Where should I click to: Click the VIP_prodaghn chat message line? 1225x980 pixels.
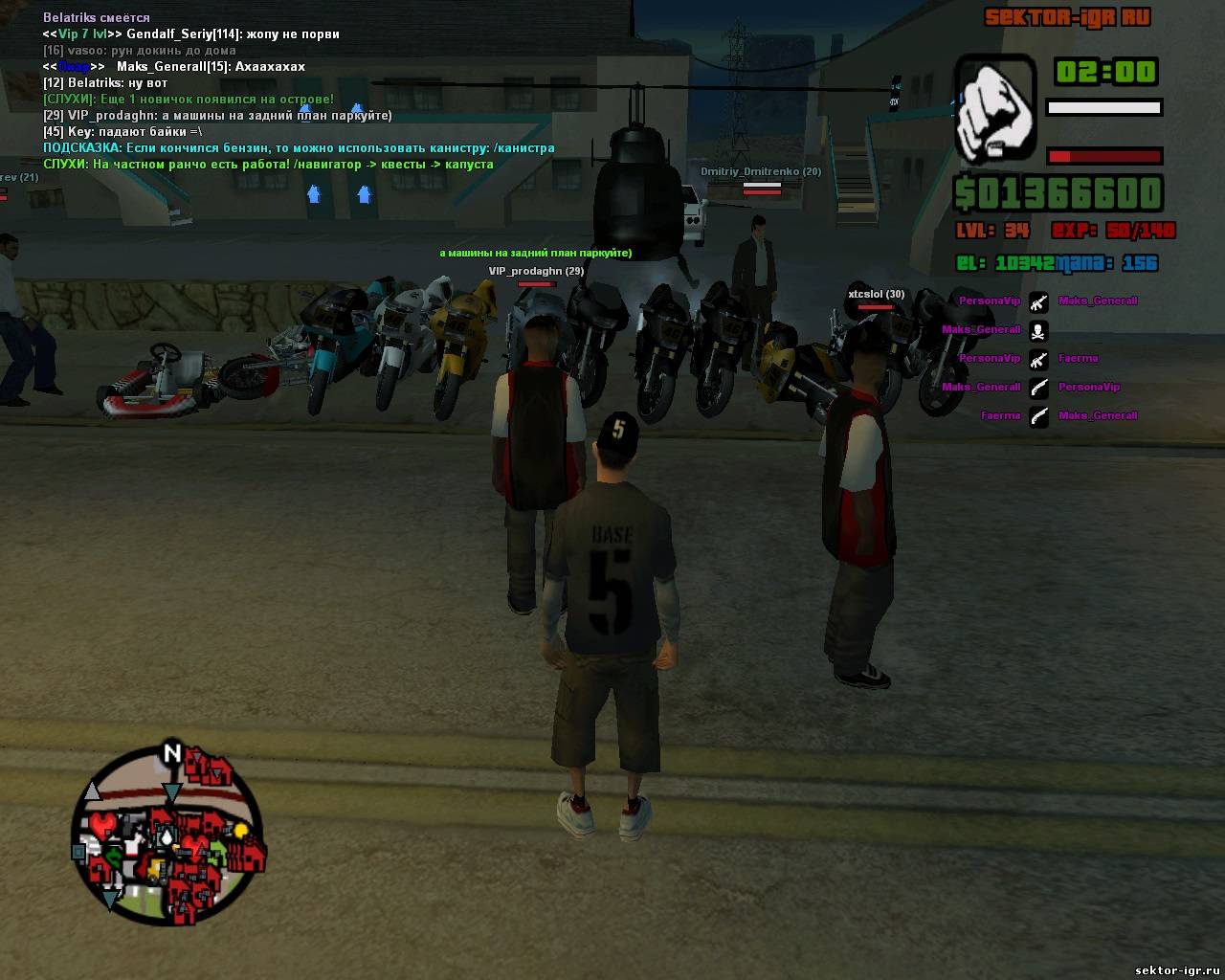[217, 116]
